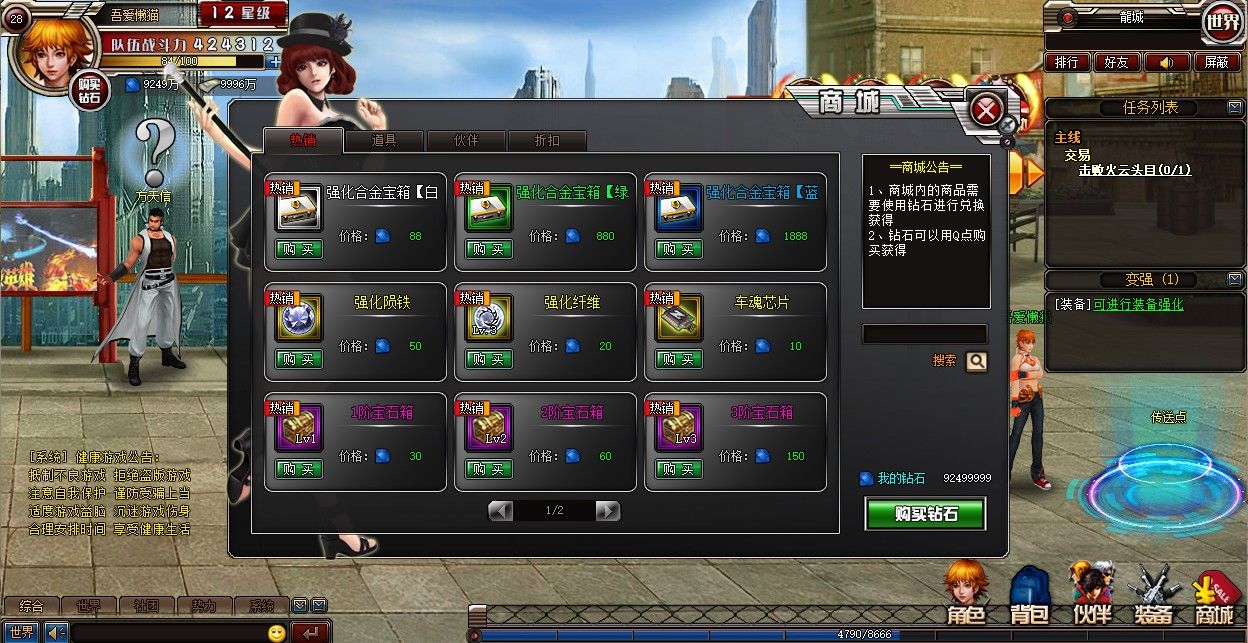Purchase the 3阶宝石箱 chest
1248x643 pixels.
[x=679, y=469]
